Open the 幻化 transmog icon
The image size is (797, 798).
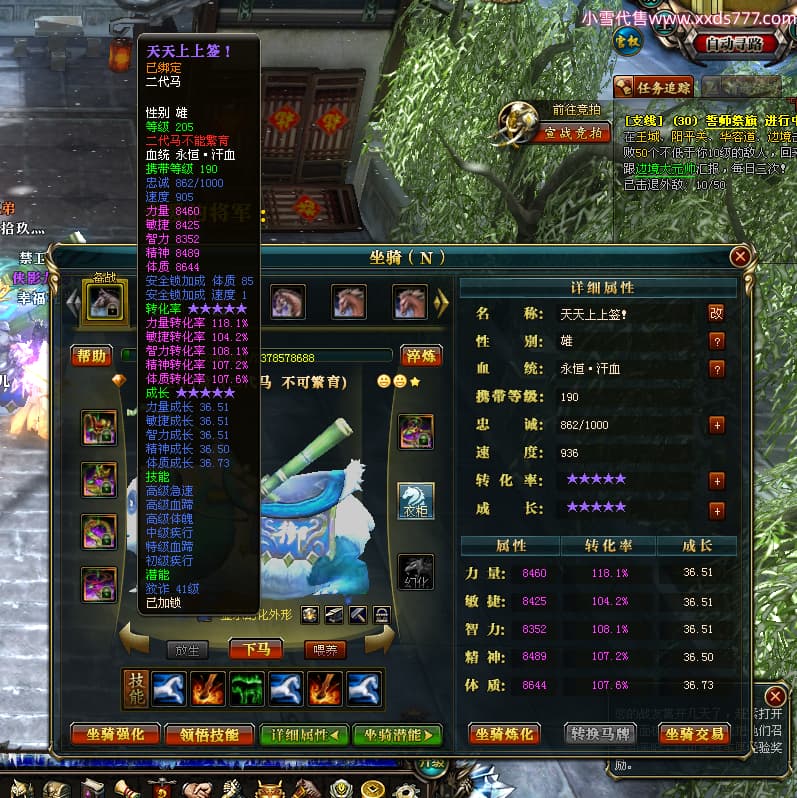pos(416,572)
